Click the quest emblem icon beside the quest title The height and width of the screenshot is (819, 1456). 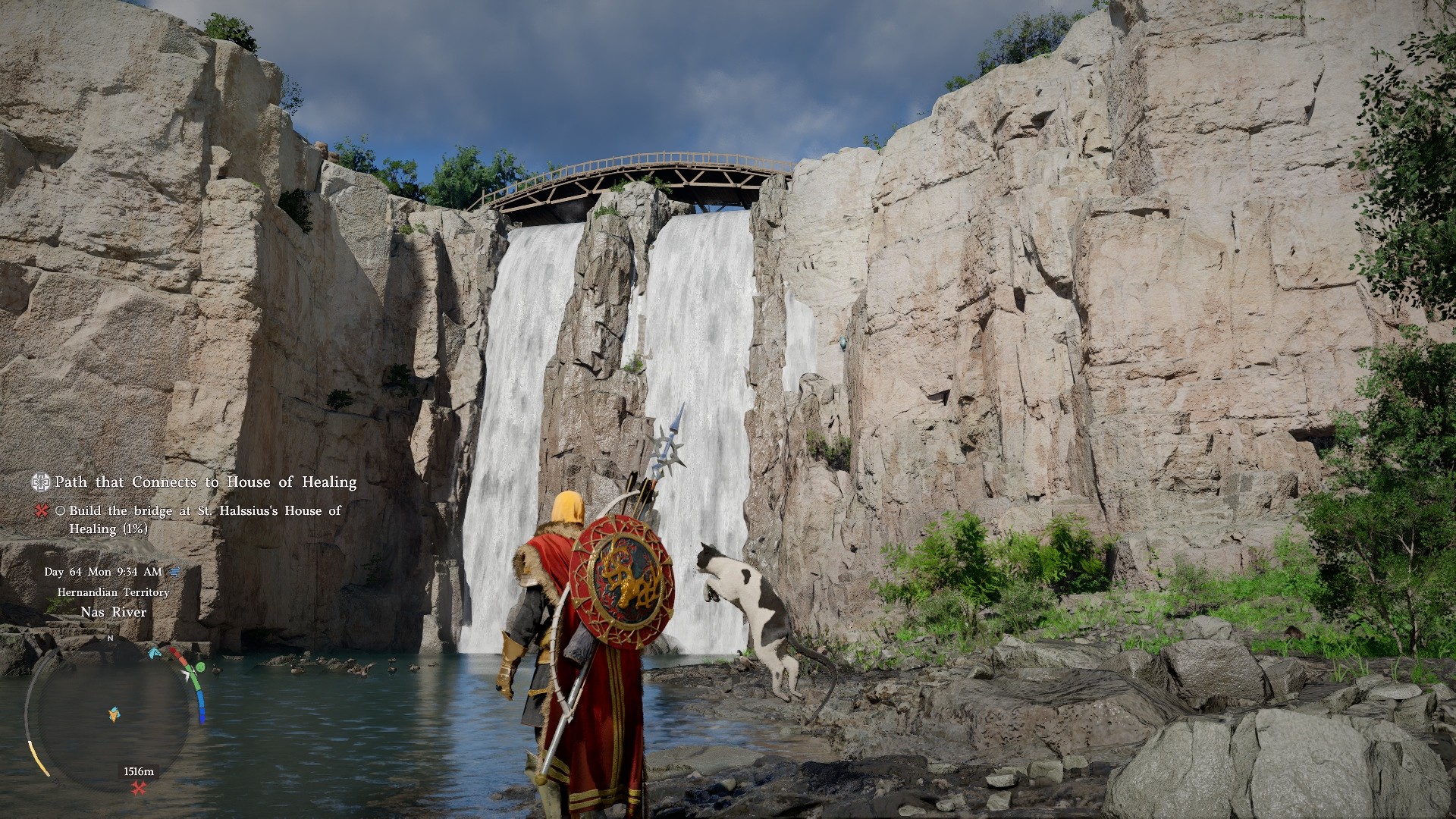coord(41,482)
